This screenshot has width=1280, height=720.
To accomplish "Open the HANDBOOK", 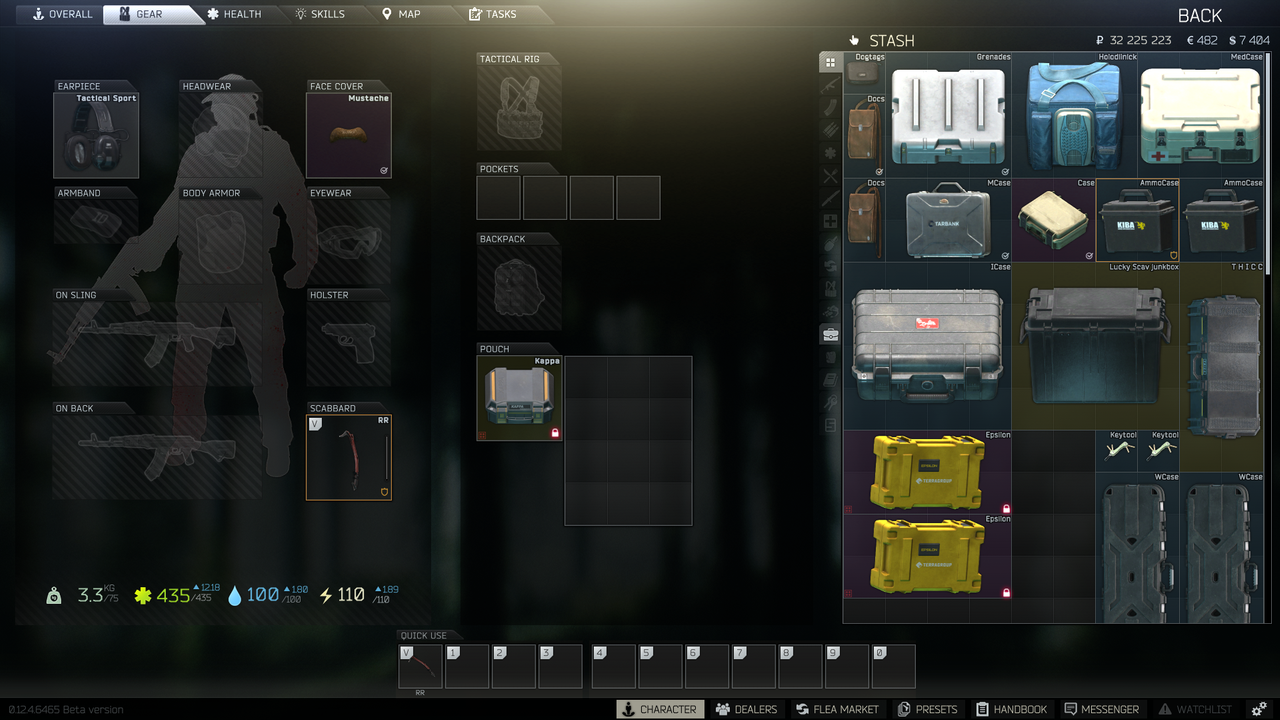I will 1012,709.
